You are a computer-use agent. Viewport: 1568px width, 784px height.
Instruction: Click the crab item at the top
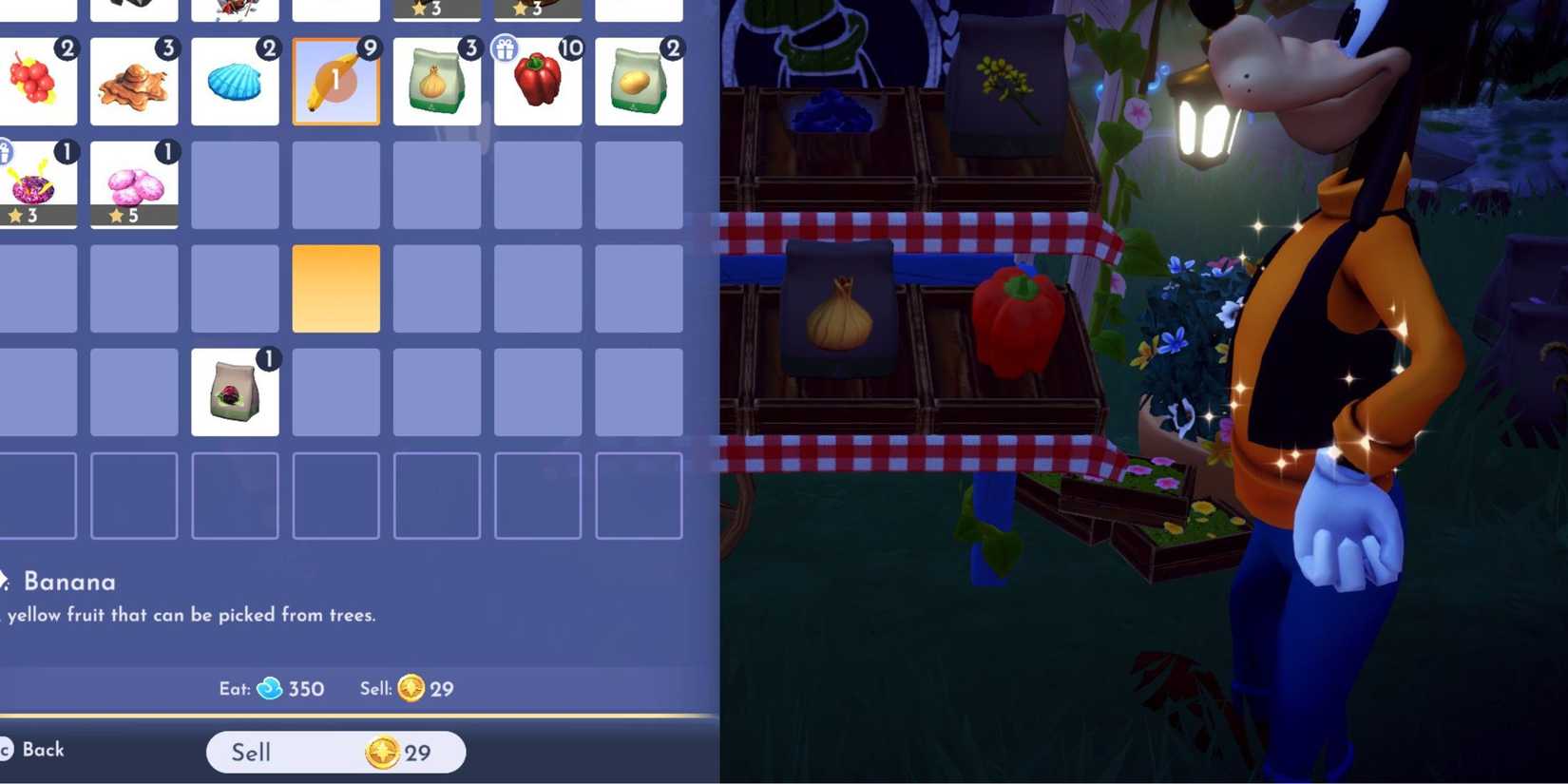(x=235, y=8)
